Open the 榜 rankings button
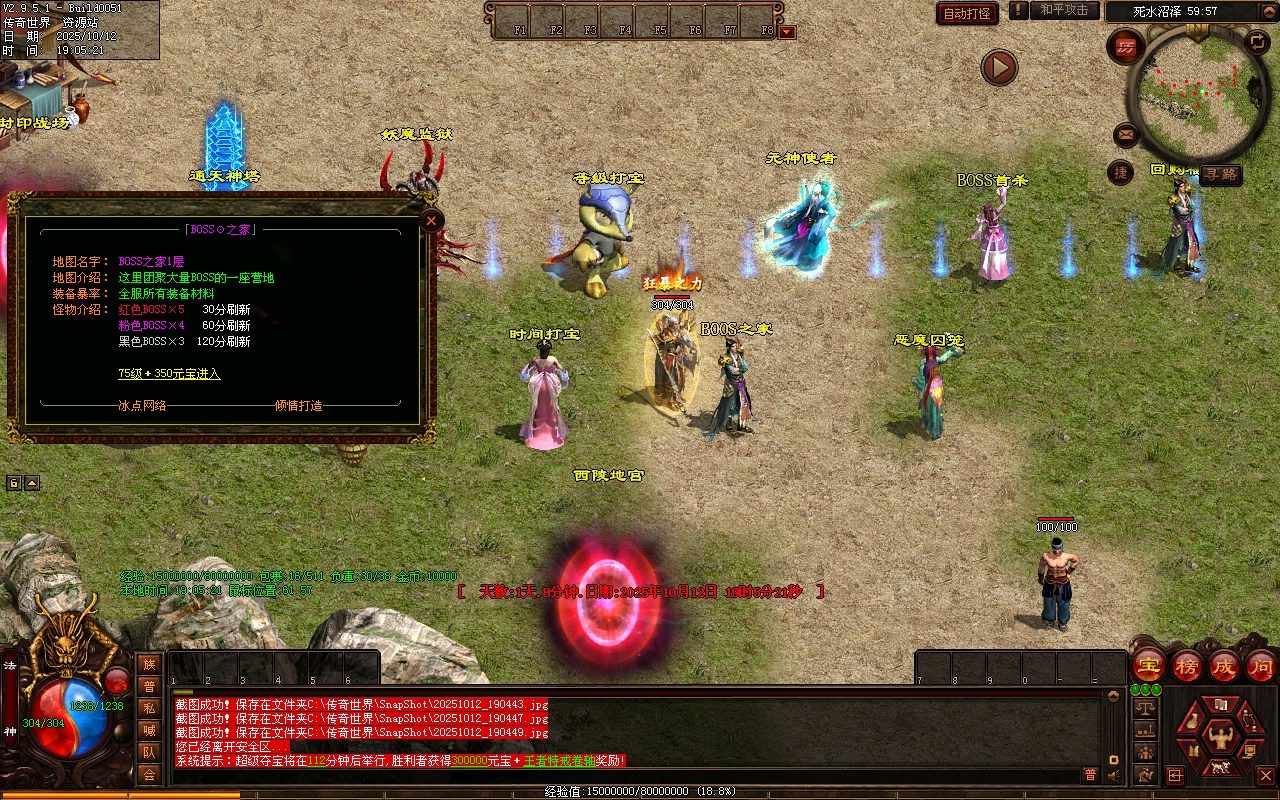Viewport: 1280px width, 800px height. point(1187,665)
